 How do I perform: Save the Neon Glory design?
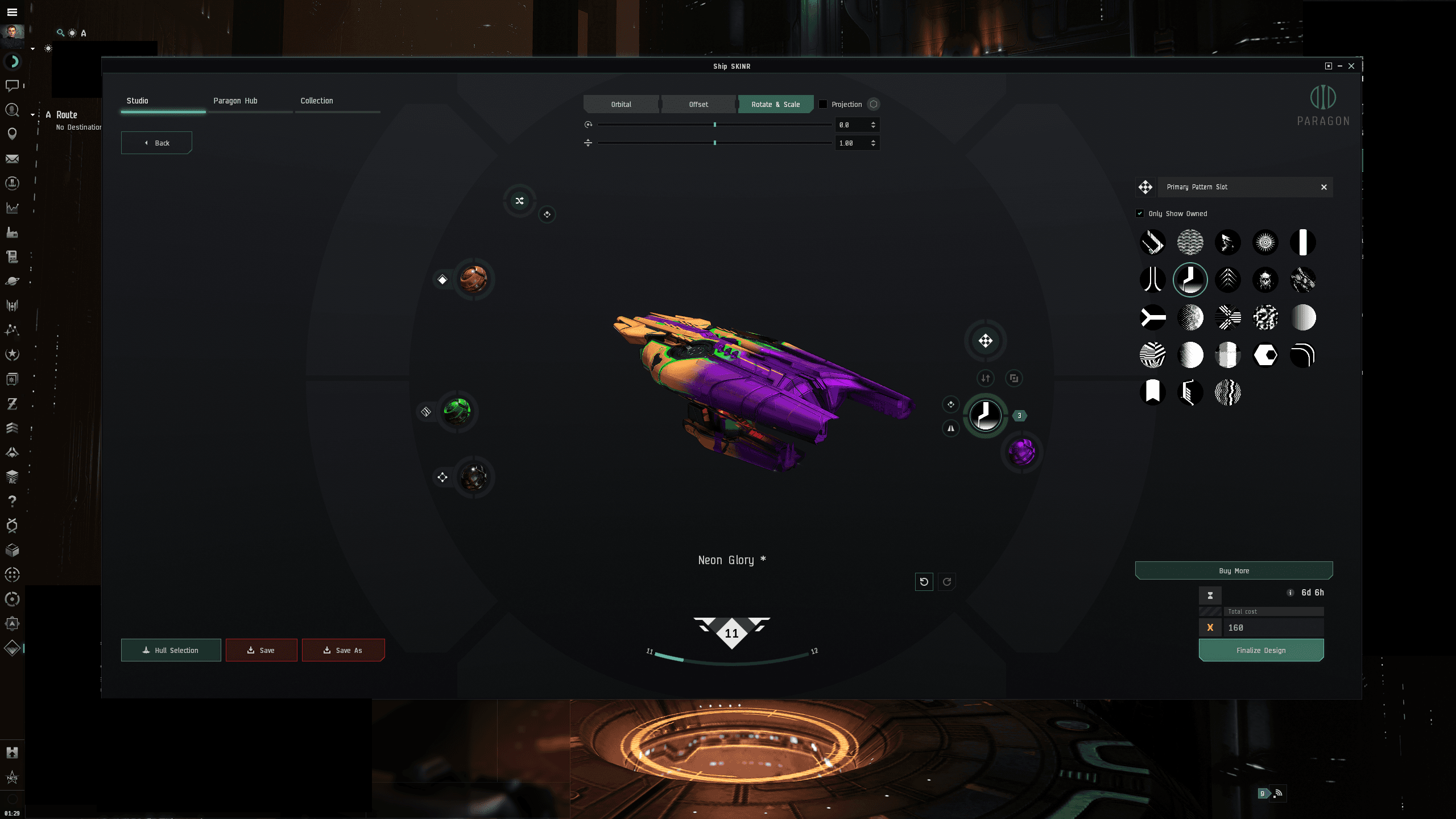pos(261,650)
